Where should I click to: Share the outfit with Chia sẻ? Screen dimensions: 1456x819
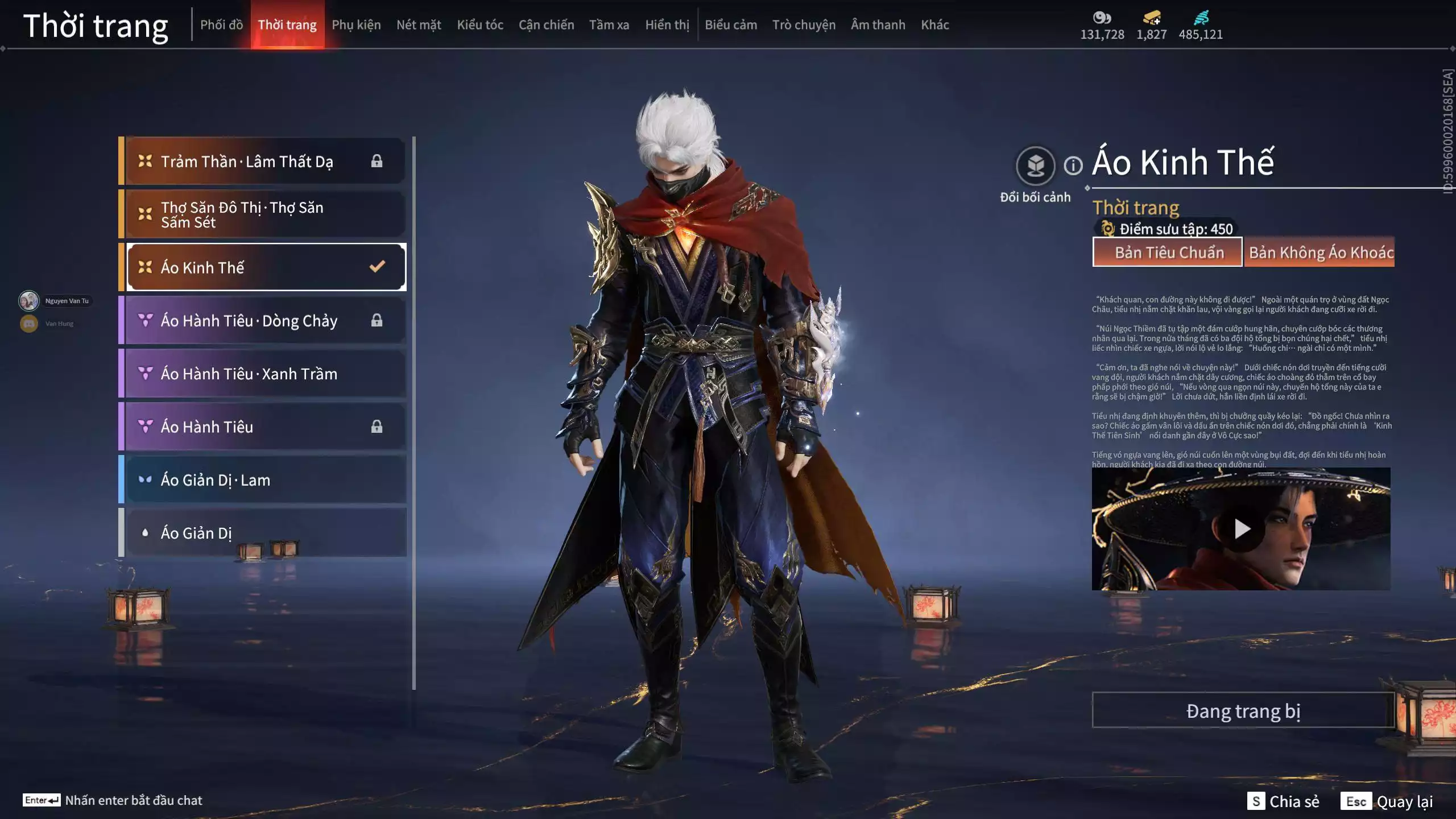click(1283, 801)
